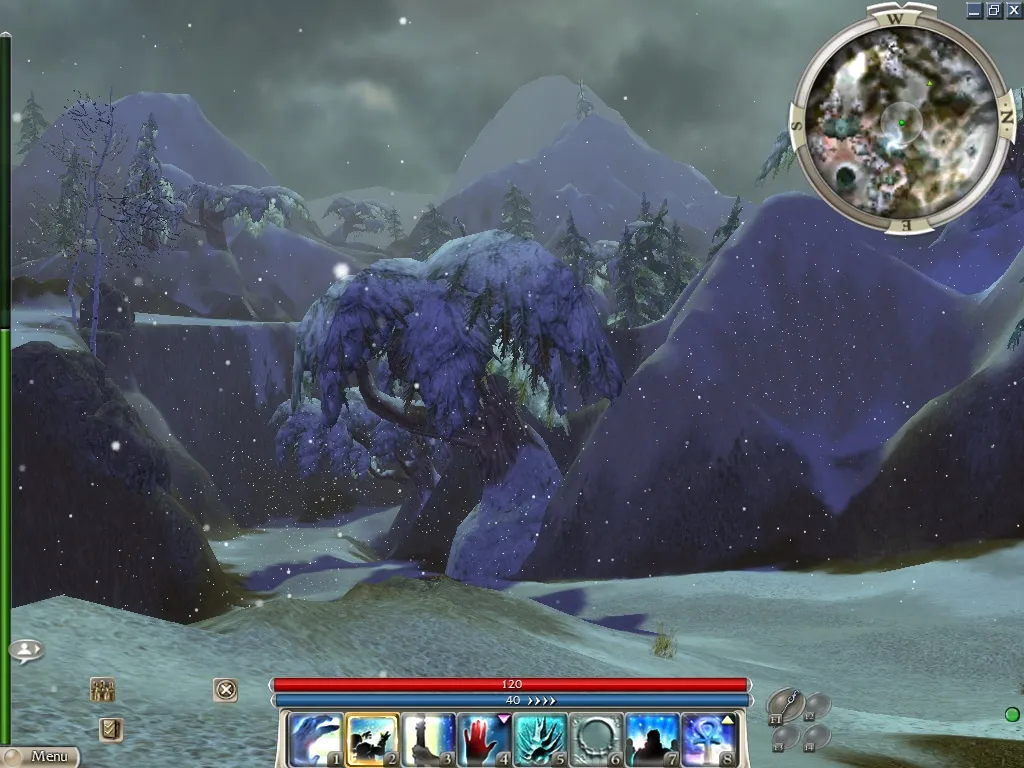Image resolution: width=1024 pixels, height=768 pixels.
Task: Open the Menu button
Action: pos(42,757)
